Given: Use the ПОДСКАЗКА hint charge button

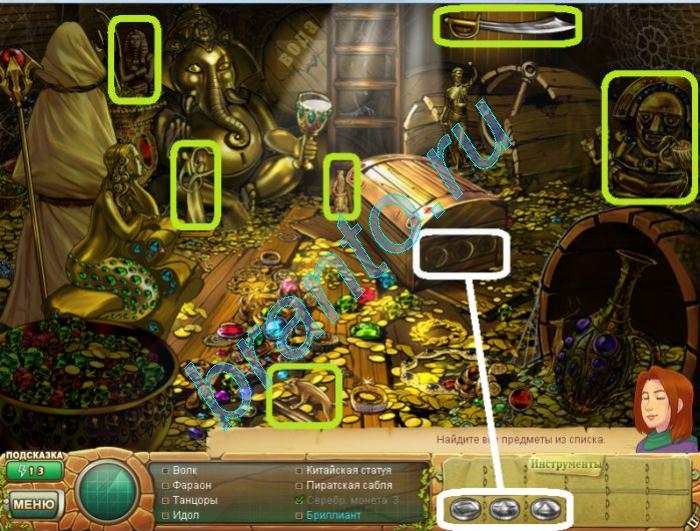Looking at the screenshot, I should click(32, 471).
